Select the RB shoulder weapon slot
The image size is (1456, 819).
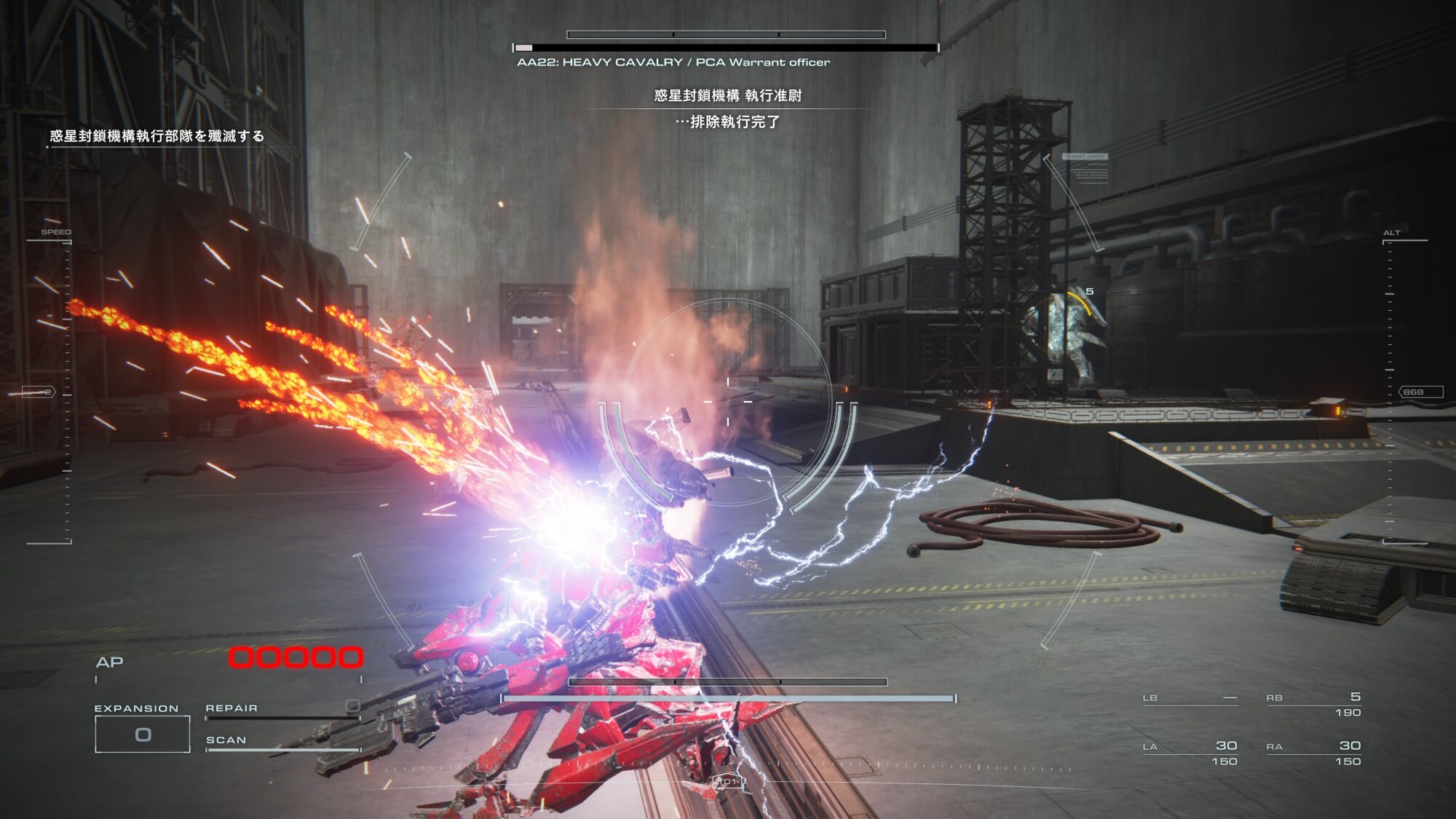click(x=1313, y=704)
